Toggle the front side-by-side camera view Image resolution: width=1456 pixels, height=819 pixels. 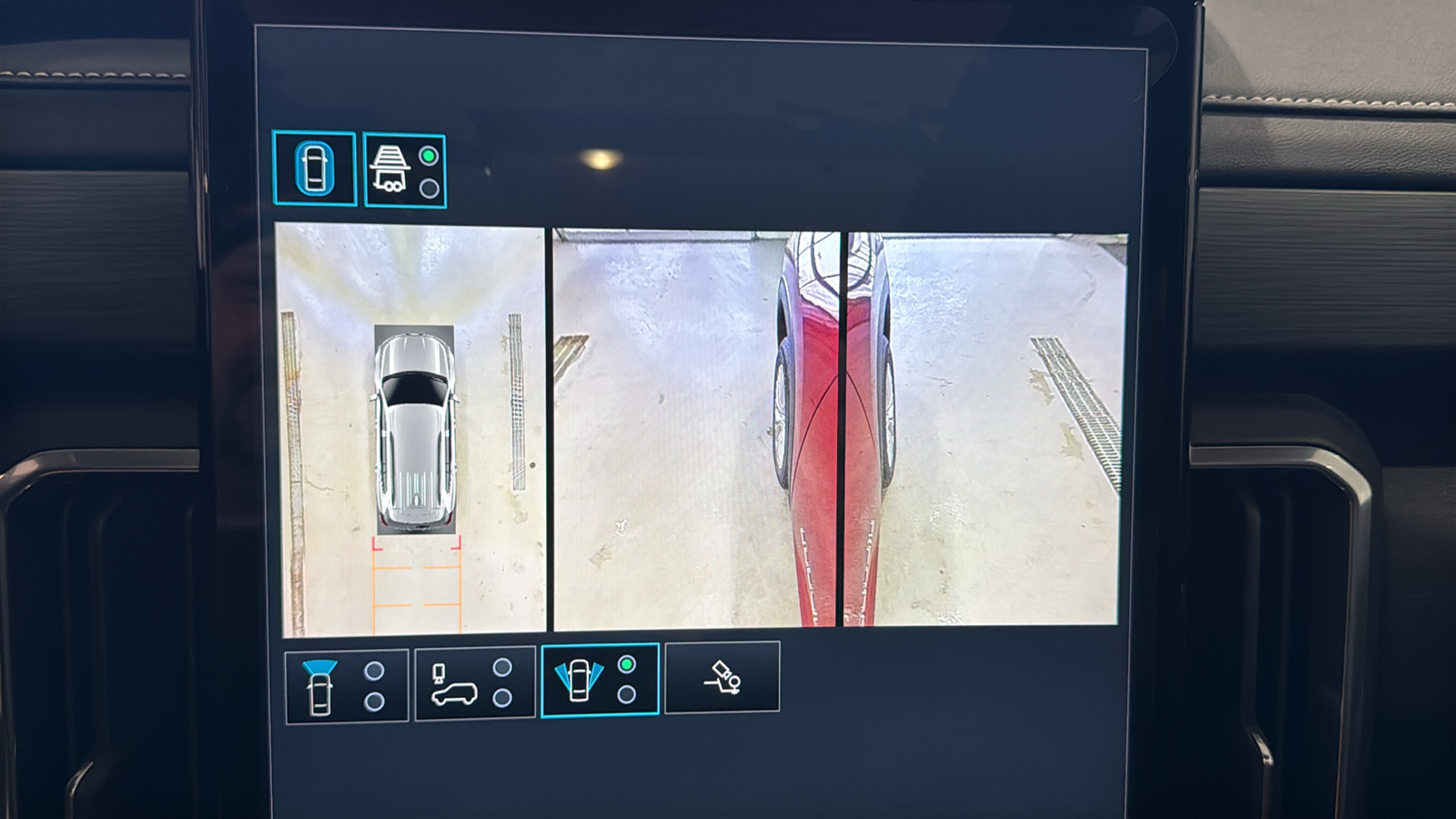point(600,680)
